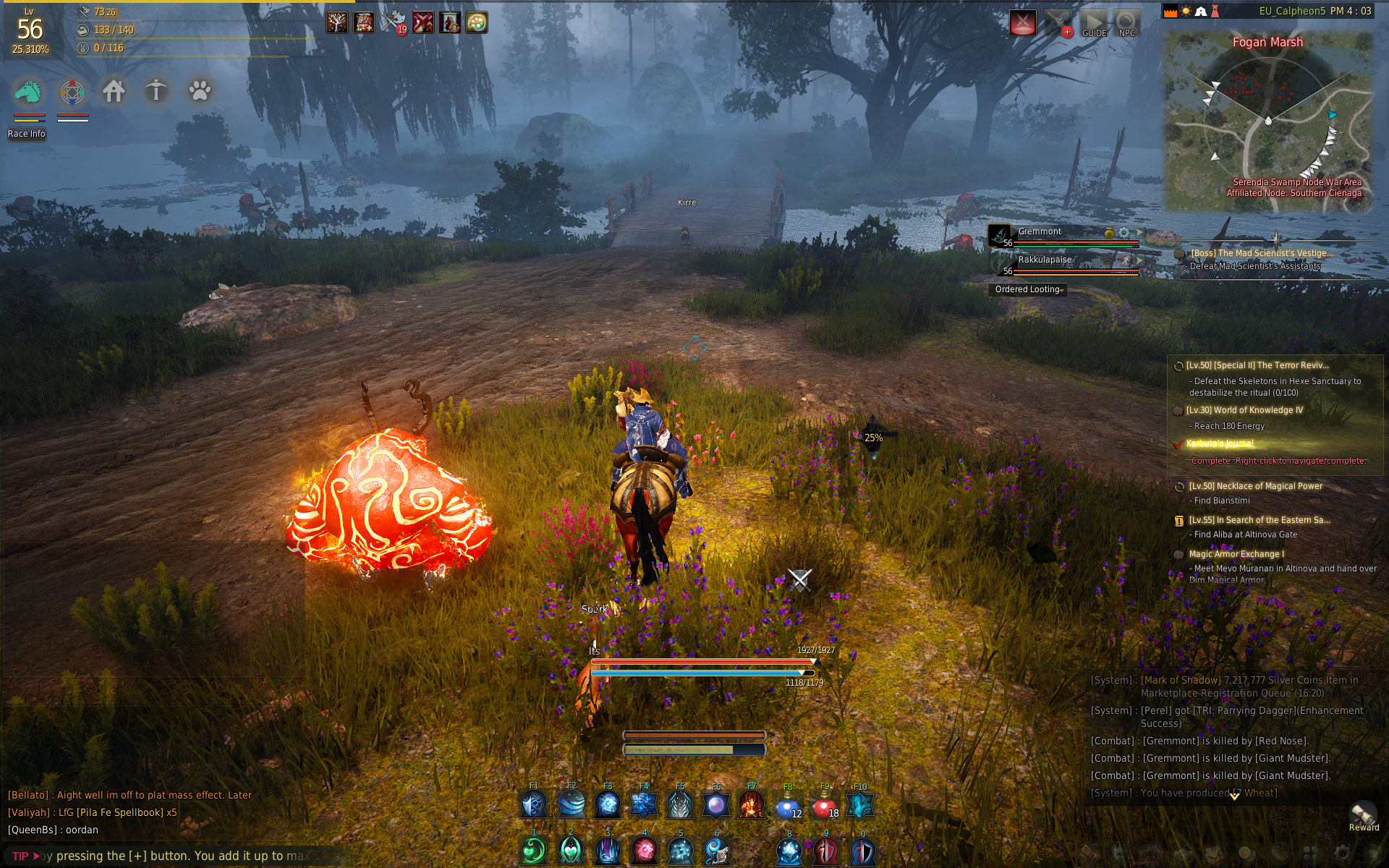Activate the green heart skill in slot 1
Viewport: 1389px width, 868px height.
click(x=534, y=851)
